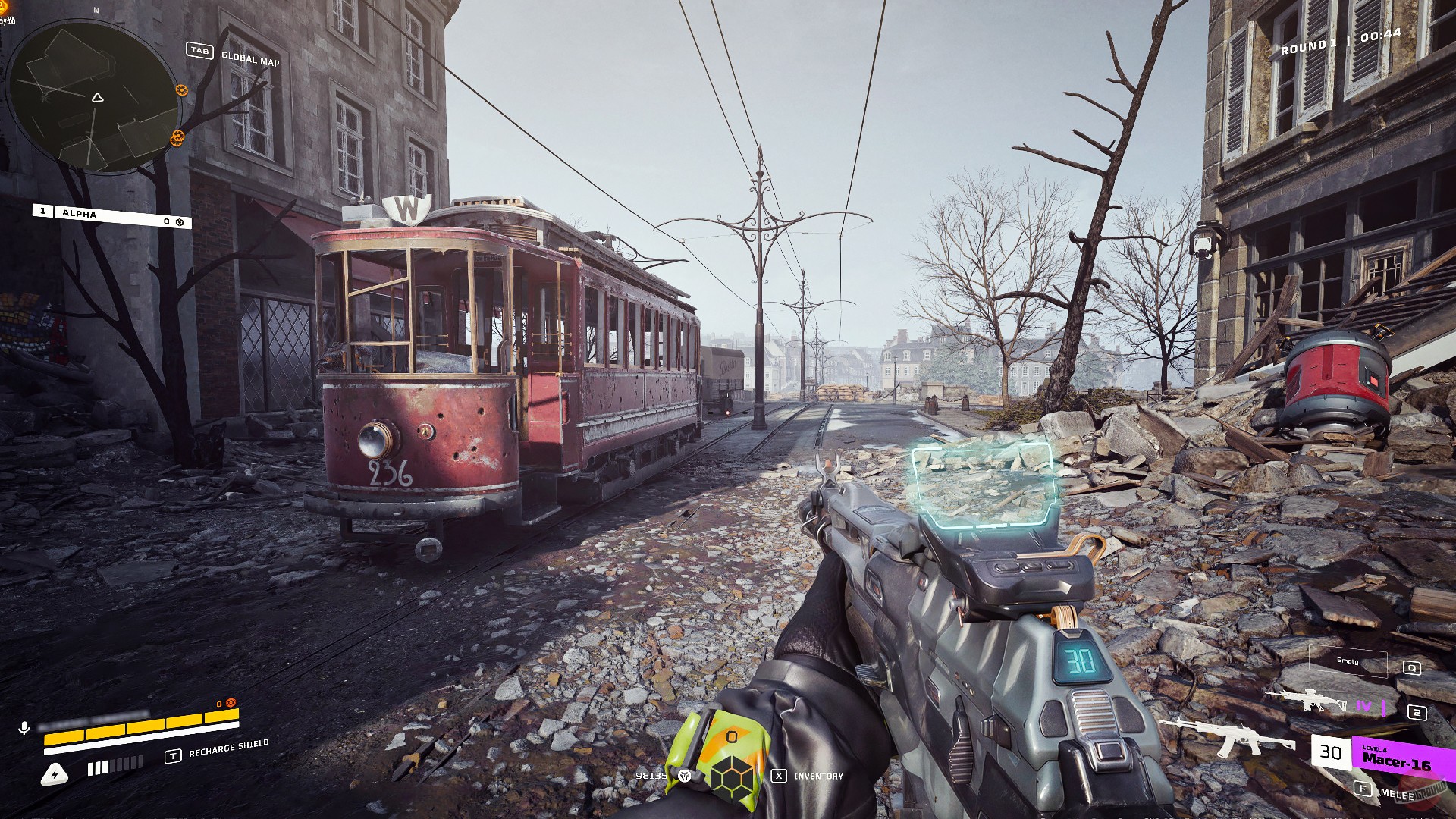
Task: Click the Global Map label
Action: click(250, 58)
